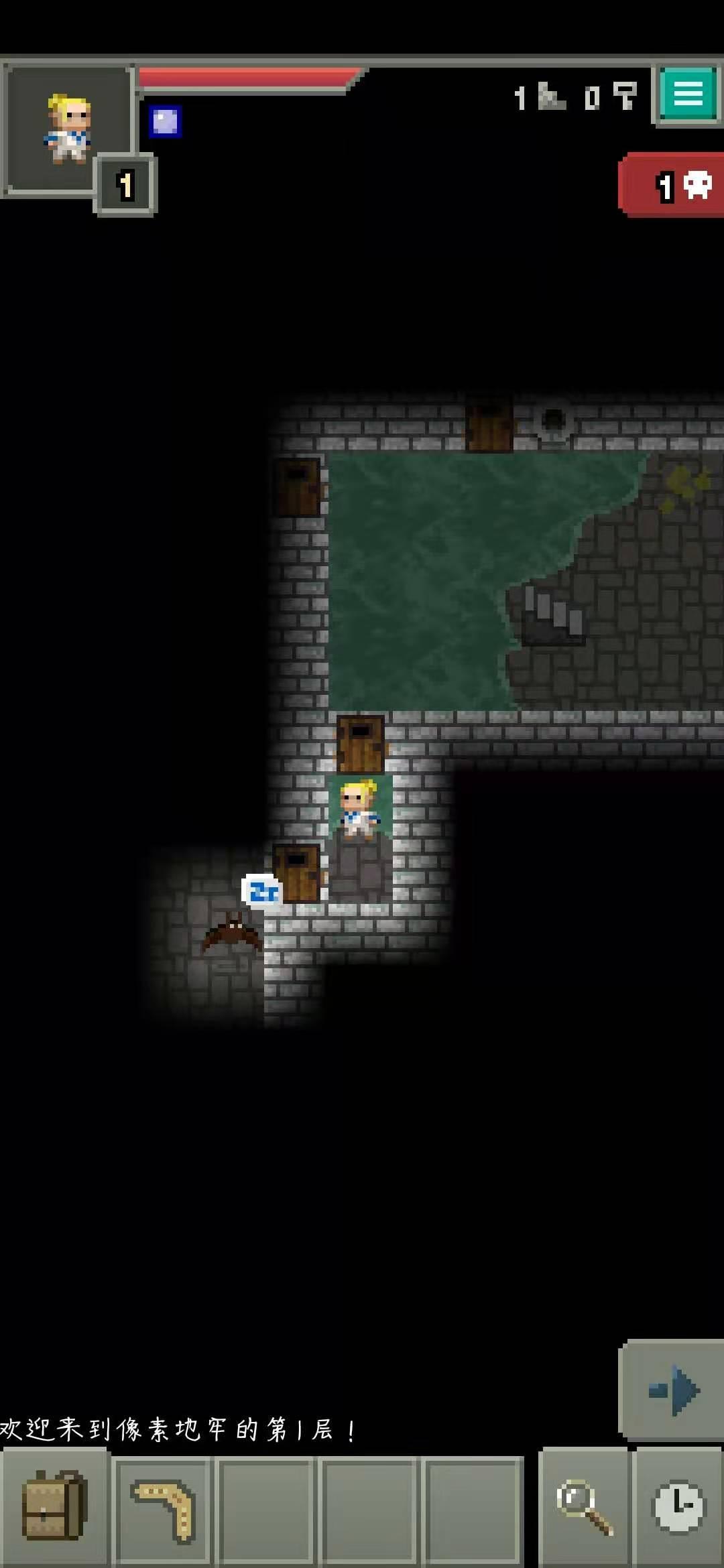Activate the magnifying glass search button
Viewport: 724px width, 1568px height.
584,1508
